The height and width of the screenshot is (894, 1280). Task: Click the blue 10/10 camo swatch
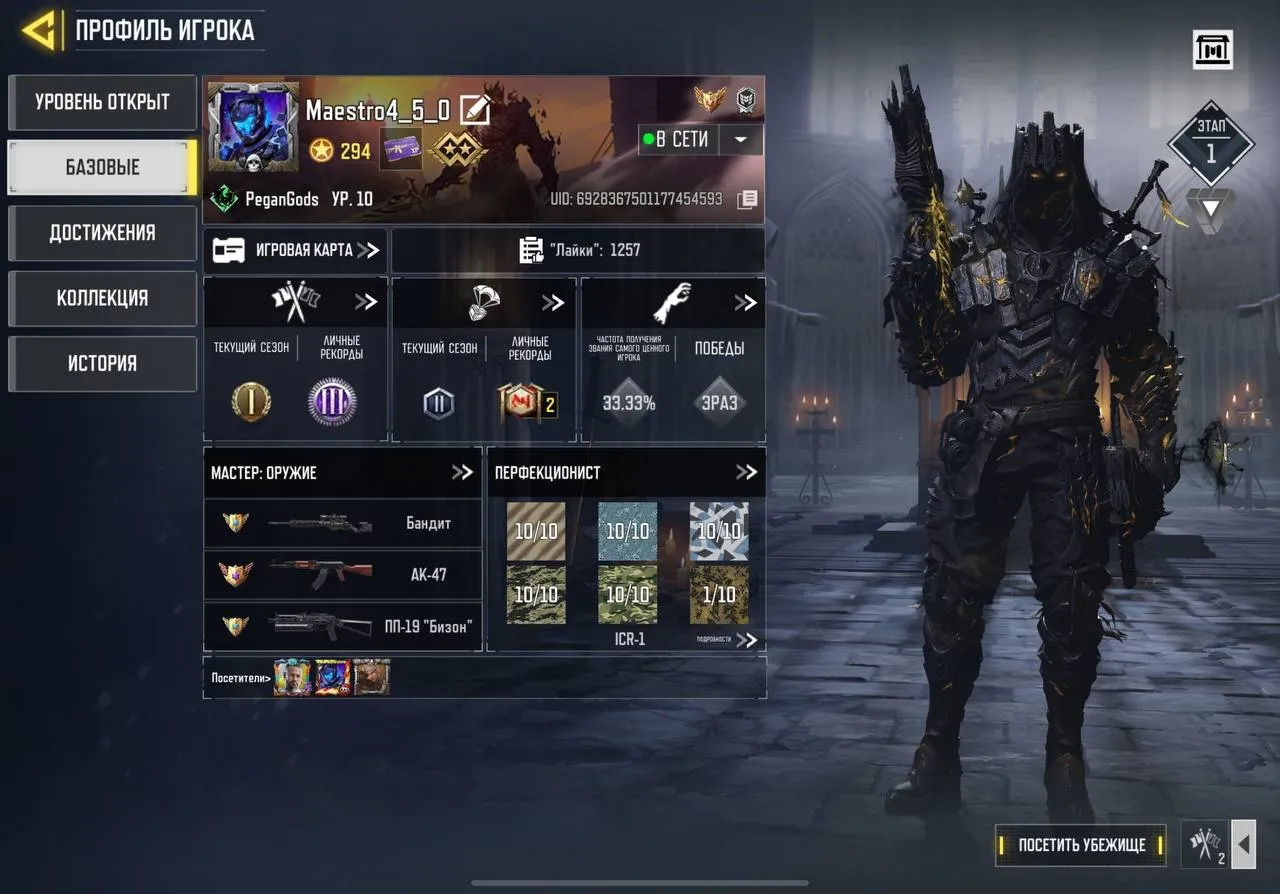pos(627,531)
